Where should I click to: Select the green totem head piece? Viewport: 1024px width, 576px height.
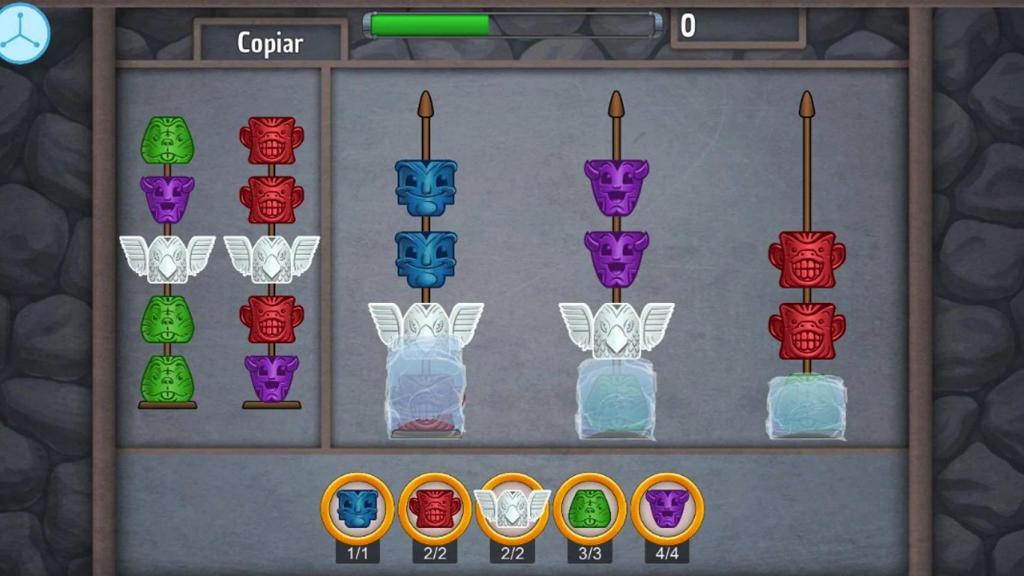tap(590, 508)
